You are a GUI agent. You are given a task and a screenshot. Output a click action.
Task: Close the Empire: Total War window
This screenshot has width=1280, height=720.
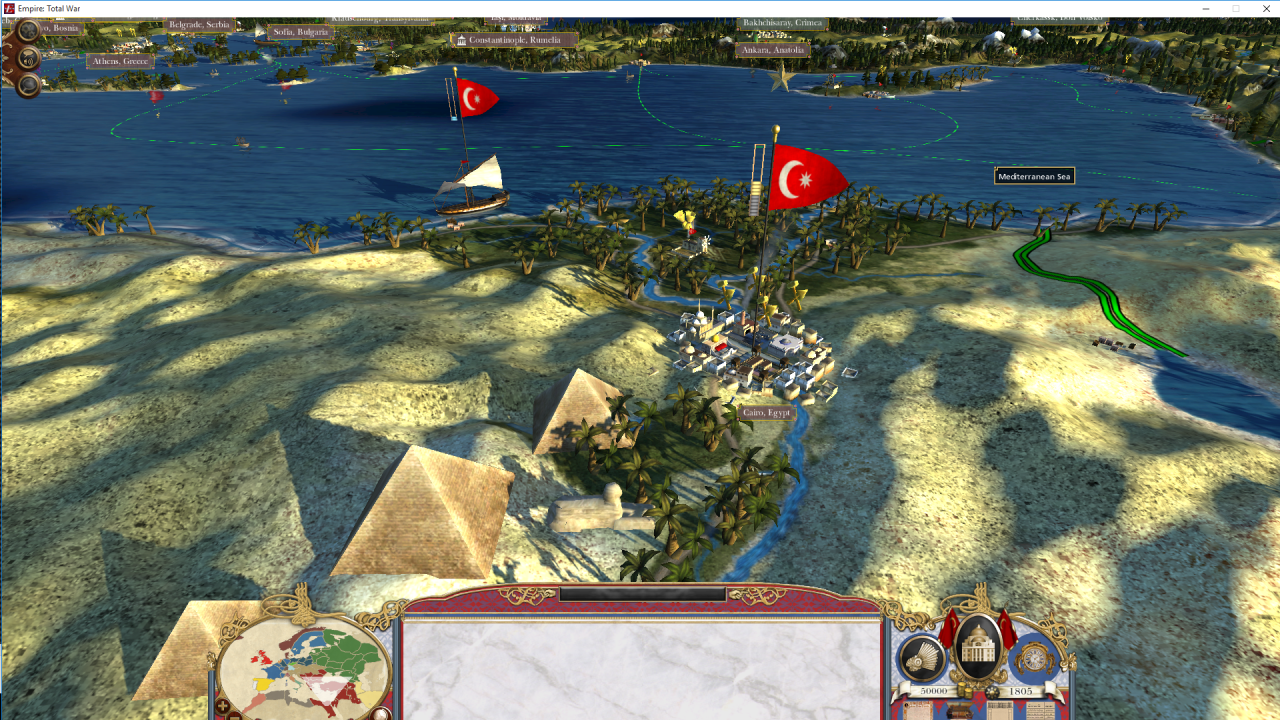[1263, 8]
